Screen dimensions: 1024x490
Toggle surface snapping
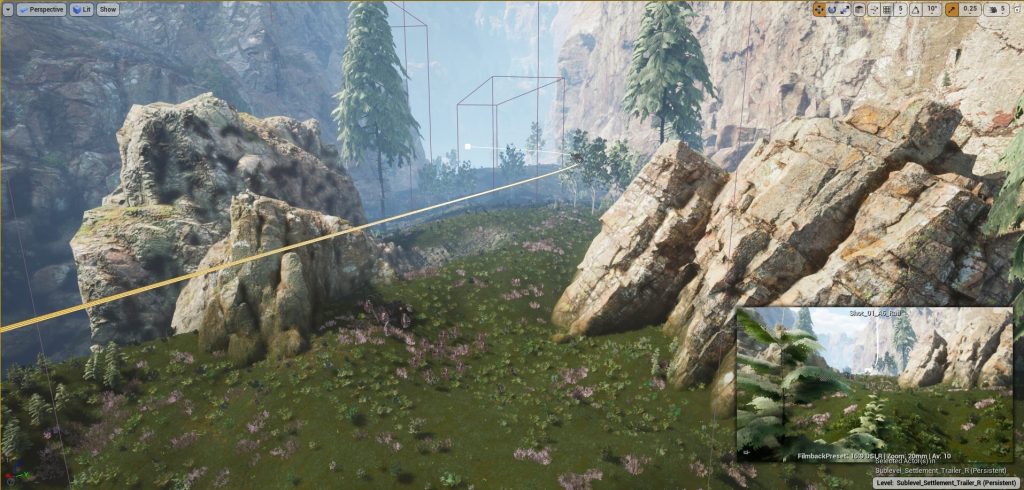pyautogui.click(x=876, y=9)
